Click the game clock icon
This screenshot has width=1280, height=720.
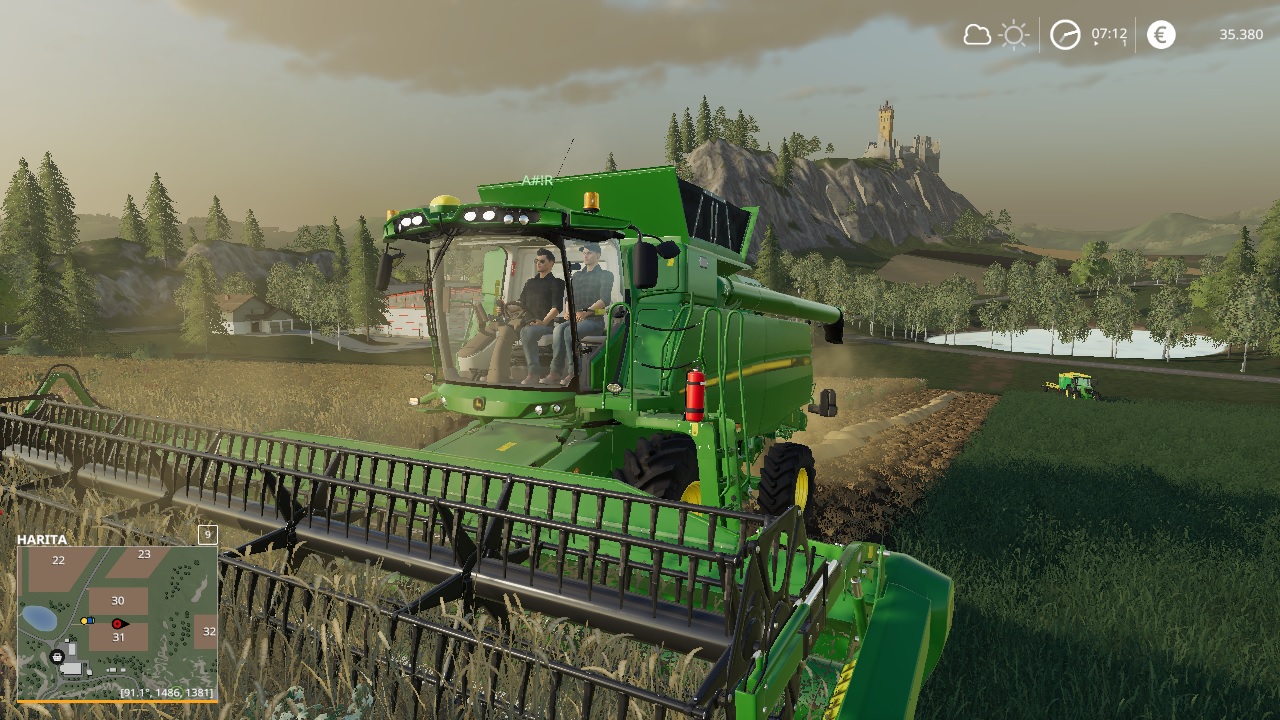tap(1065, 36)
